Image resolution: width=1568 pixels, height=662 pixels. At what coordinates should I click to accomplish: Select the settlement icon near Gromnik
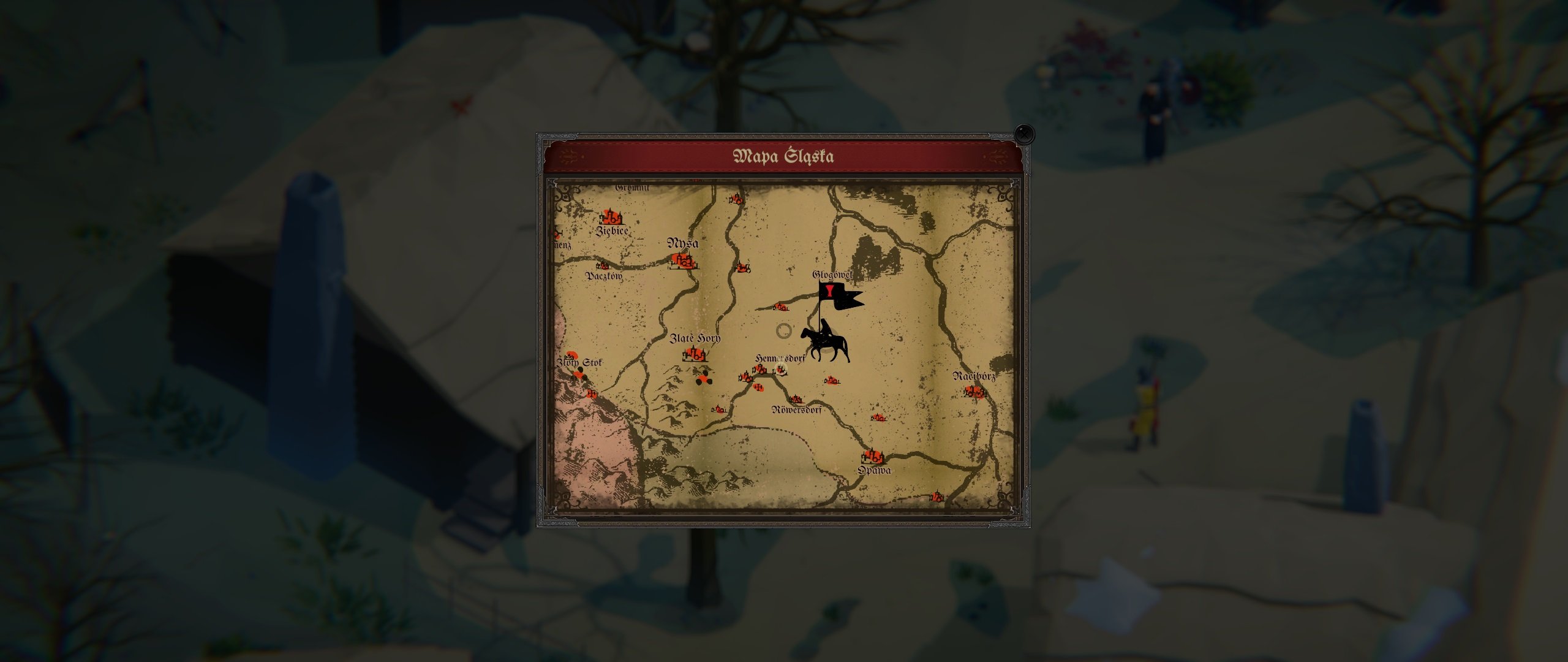(736, 199)
